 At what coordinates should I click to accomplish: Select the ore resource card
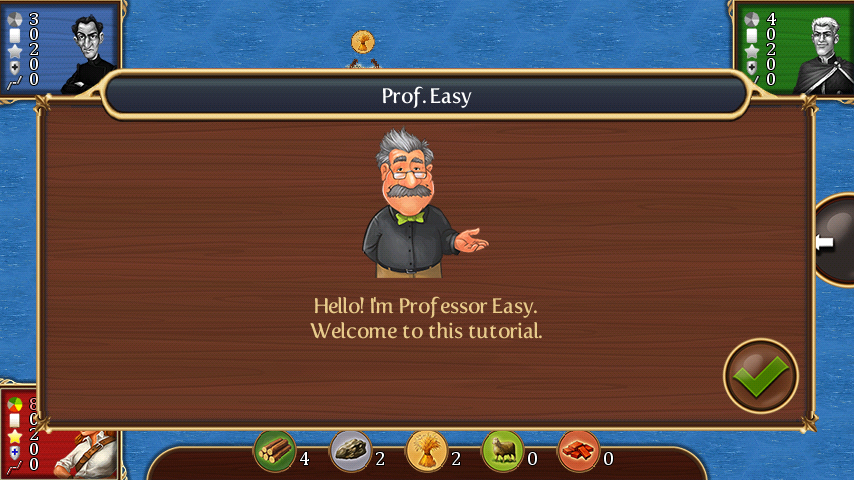coord(350,451)
